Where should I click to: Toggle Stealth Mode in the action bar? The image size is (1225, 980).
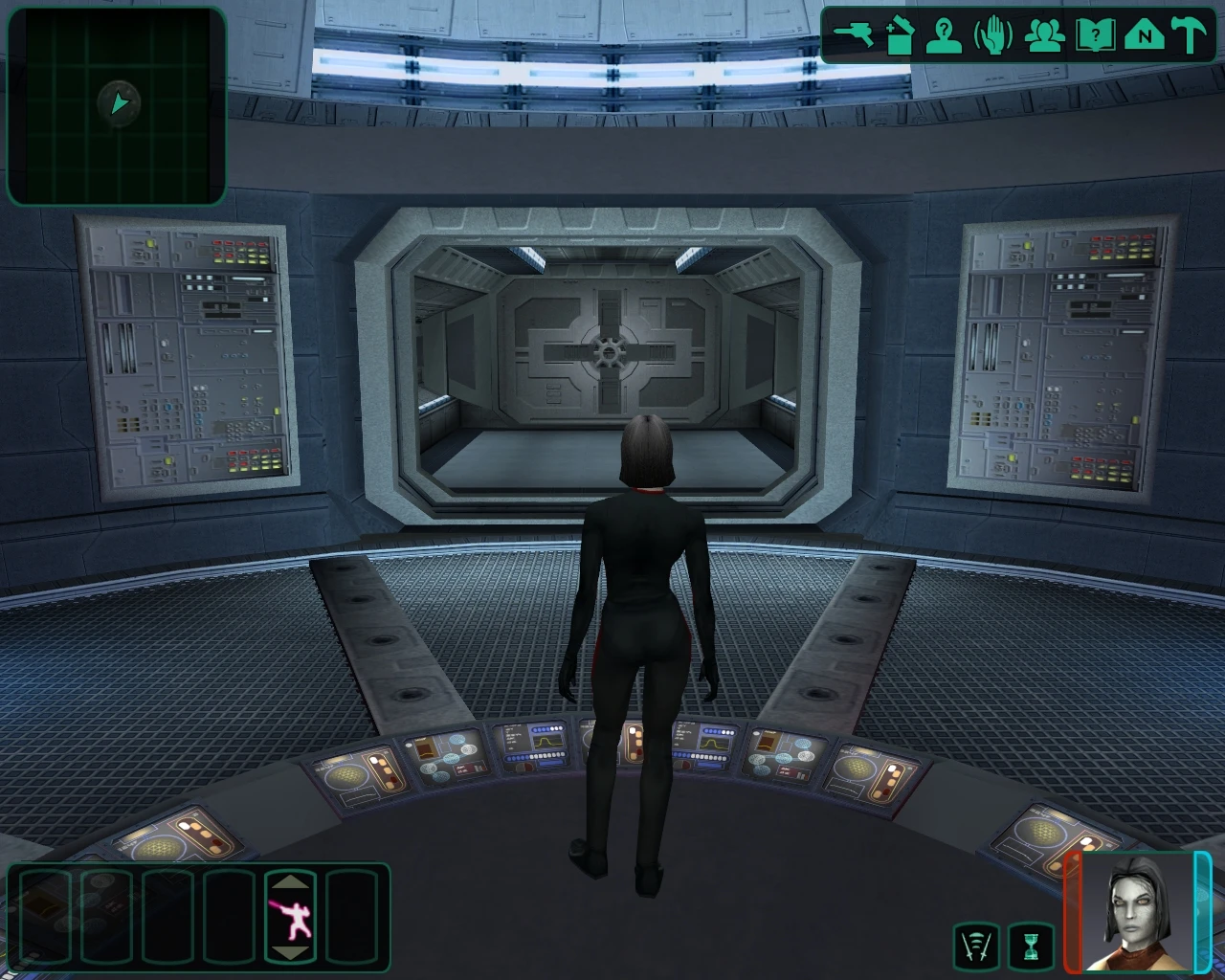[x=292, y=920]
